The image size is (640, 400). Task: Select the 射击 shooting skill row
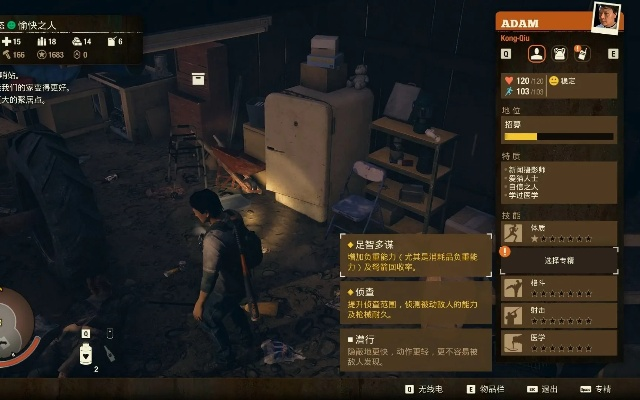tap(558, 314)
